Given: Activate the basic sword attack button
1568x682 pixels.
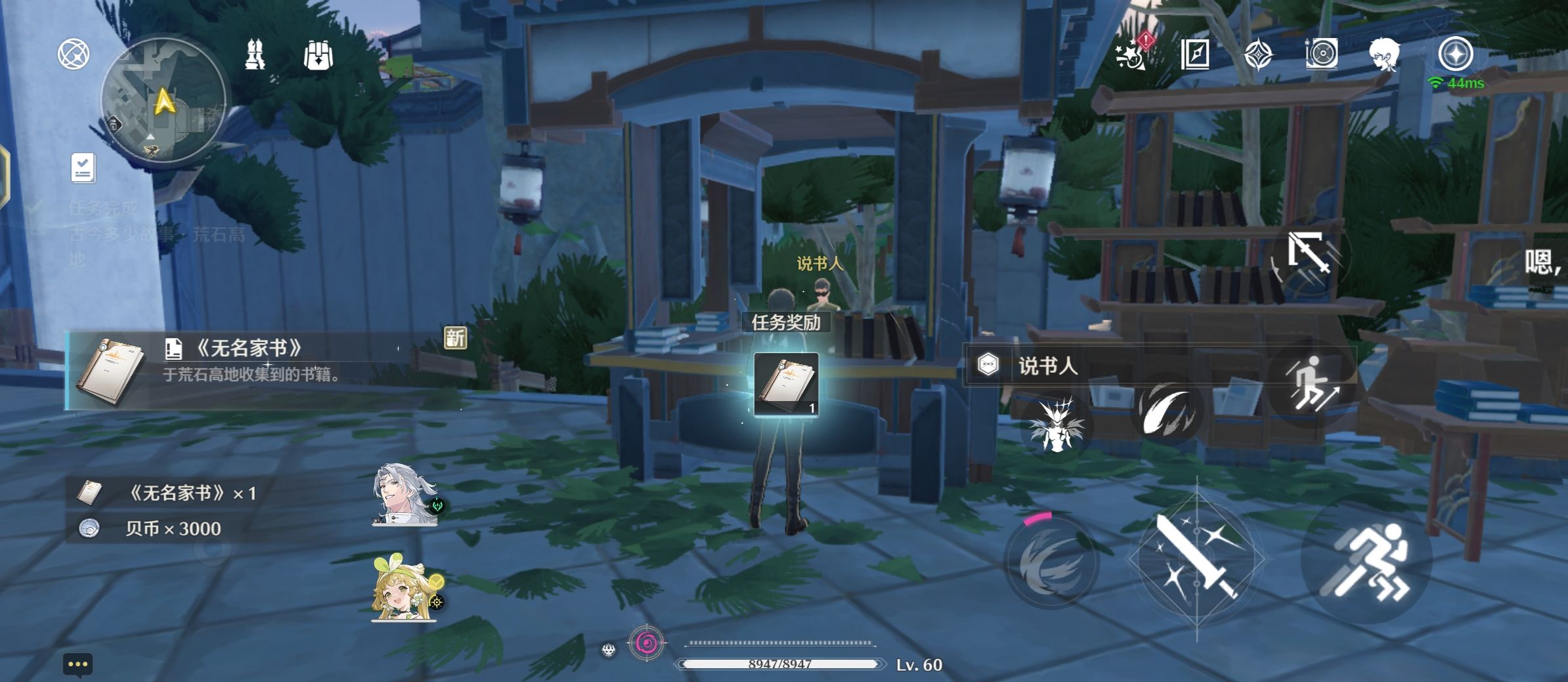Looking at the screenshot, I should tap(1196, 558).
